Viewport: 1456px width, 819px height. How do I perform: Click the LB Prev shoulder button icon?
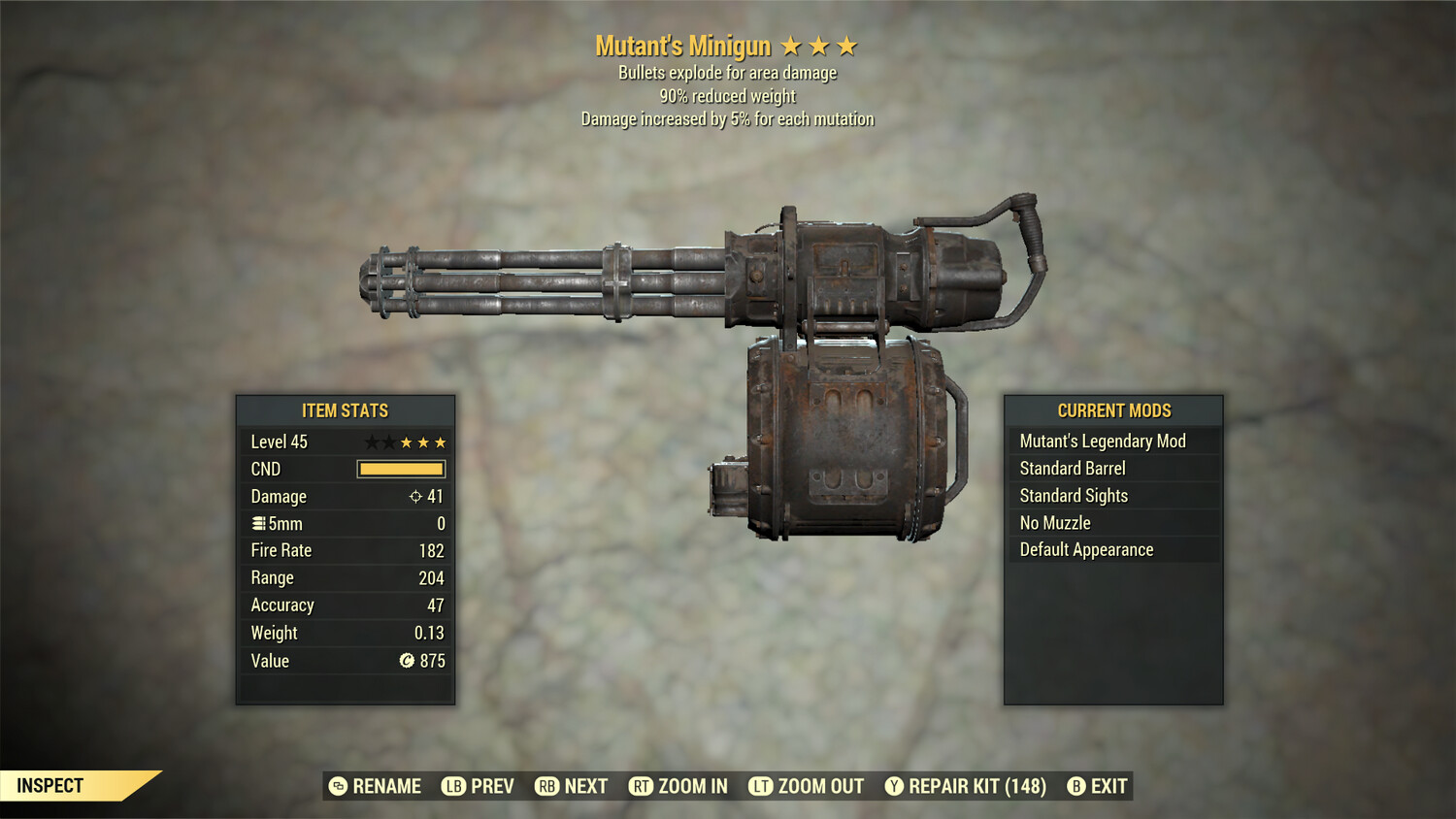[x=452, y=786]
